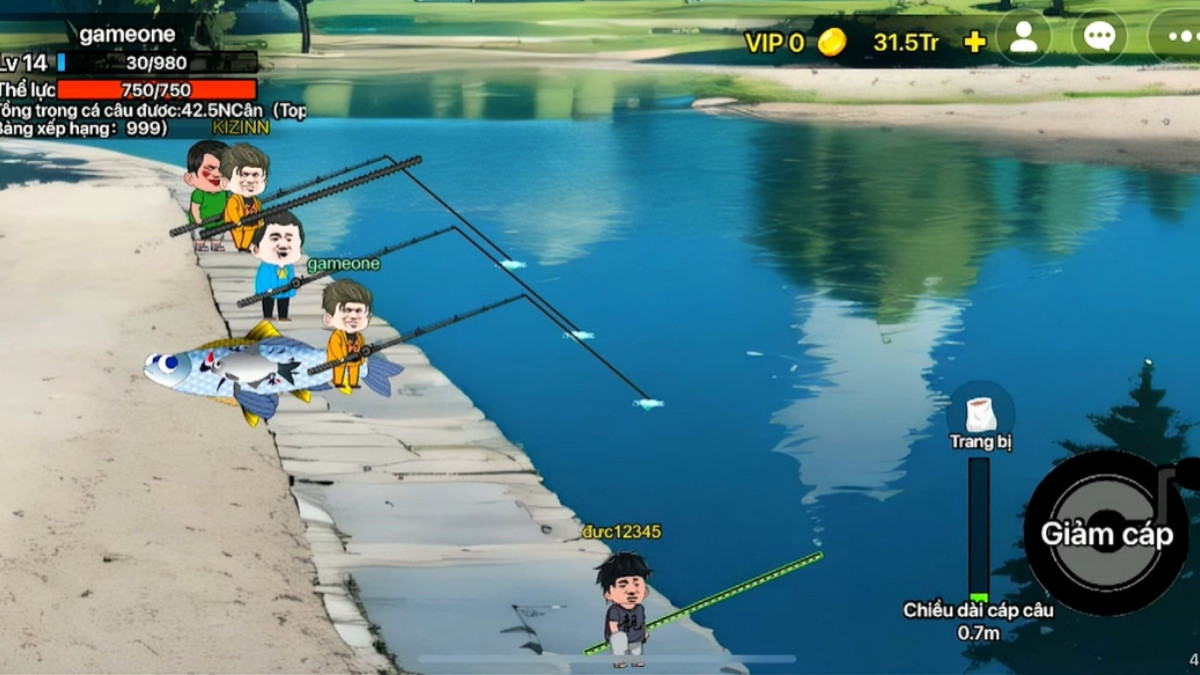The width and height of the screenshot is (1200, 675).
Task: Open the player profile icon
Action: click(x=1023, y=38)
